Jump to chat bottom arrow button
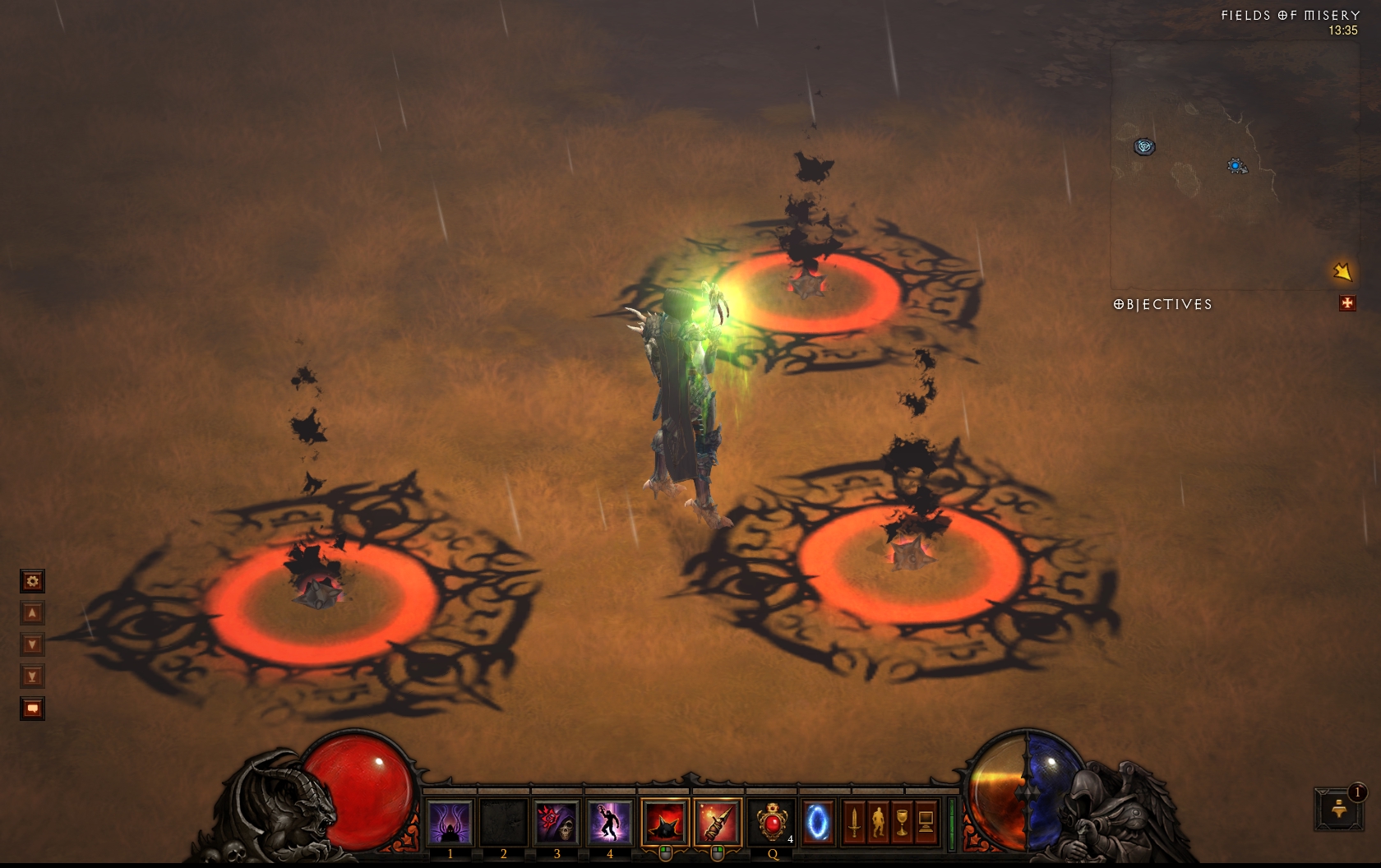This screenshot has width=1381, height=868. (32, 677)
